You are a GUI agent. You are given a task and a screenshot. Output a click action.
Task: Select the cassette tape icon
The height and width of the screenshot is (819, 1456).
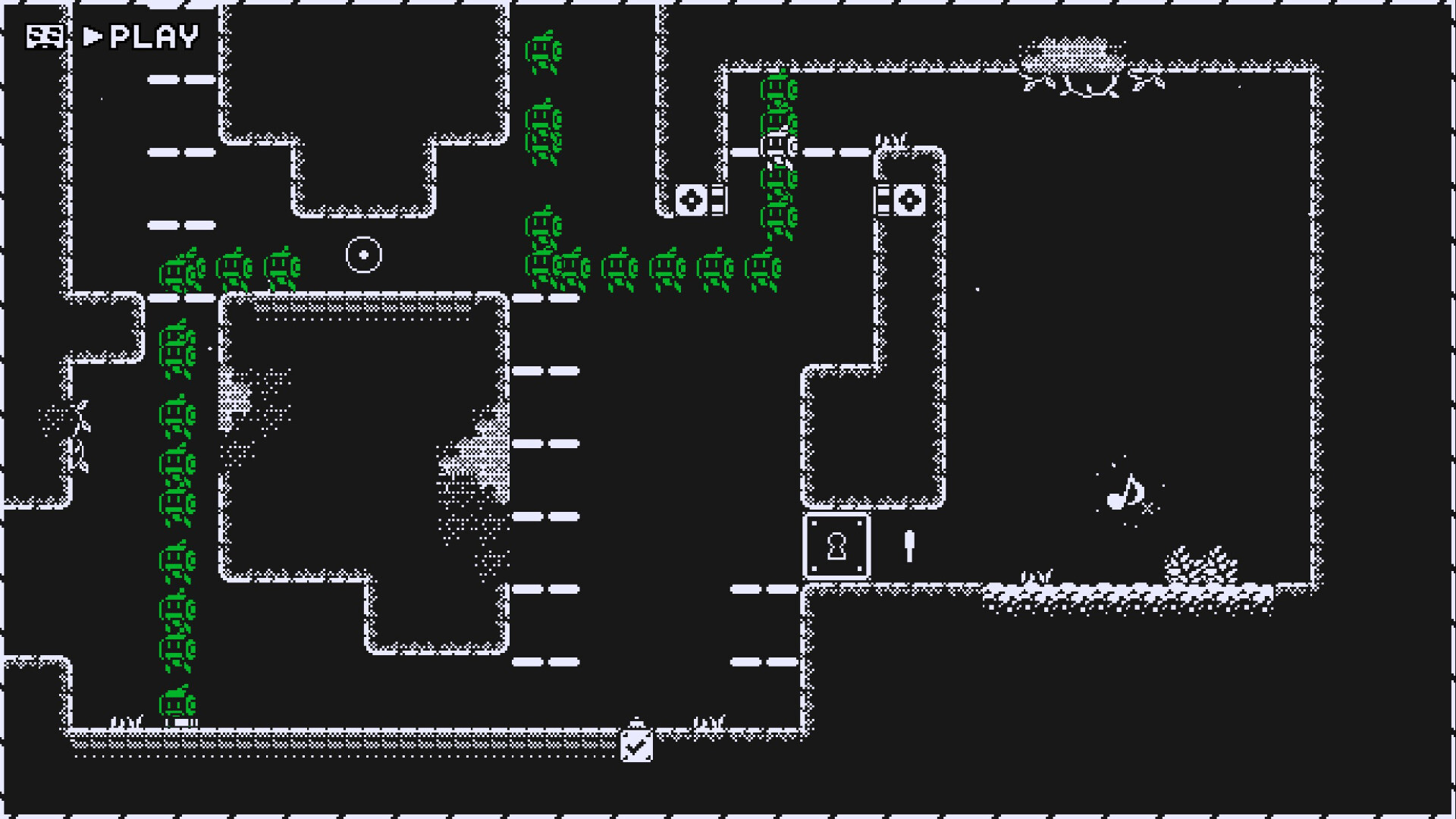coord(44,36)
